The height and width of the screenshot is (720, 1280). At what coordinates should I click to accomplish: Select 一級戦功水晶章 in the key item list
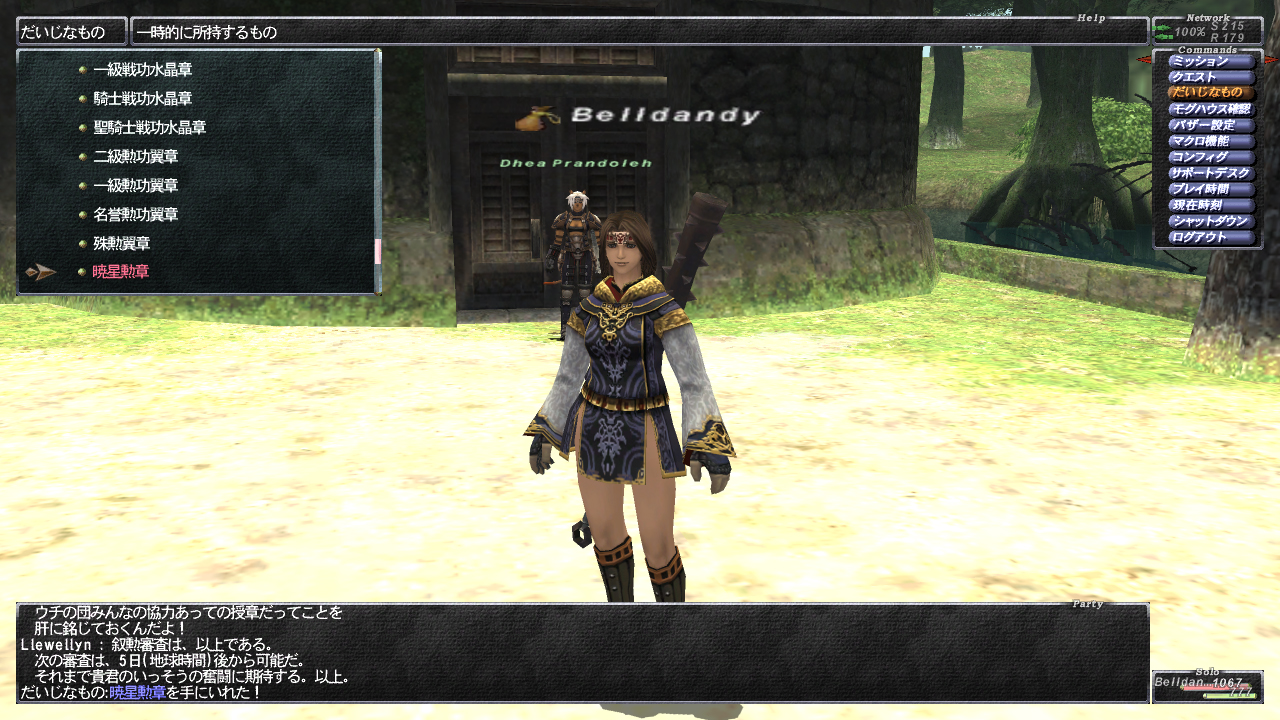tap(142, 71)
